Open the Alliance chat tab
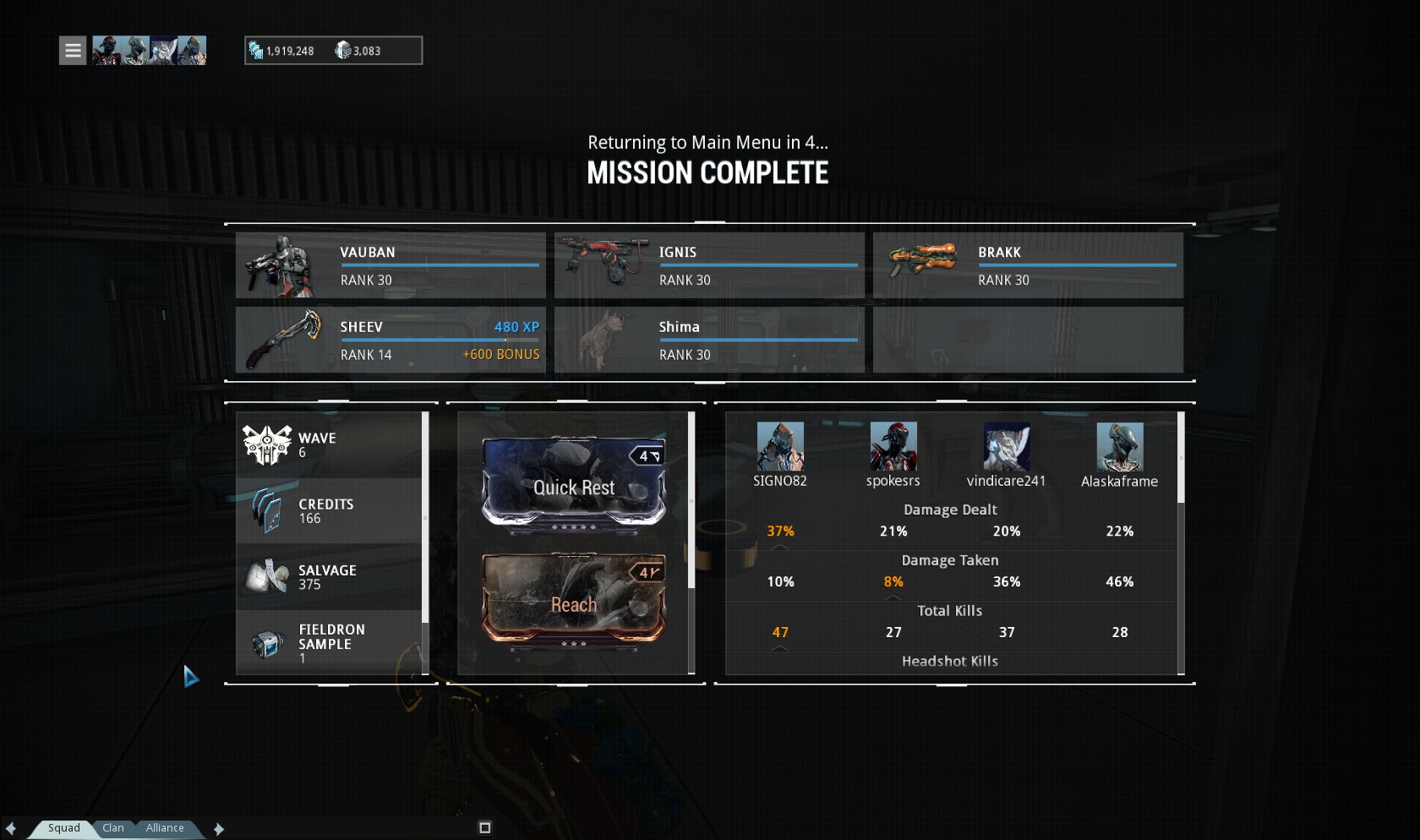Viewport: 1420px width, 840px height. [x=165, y=828]
